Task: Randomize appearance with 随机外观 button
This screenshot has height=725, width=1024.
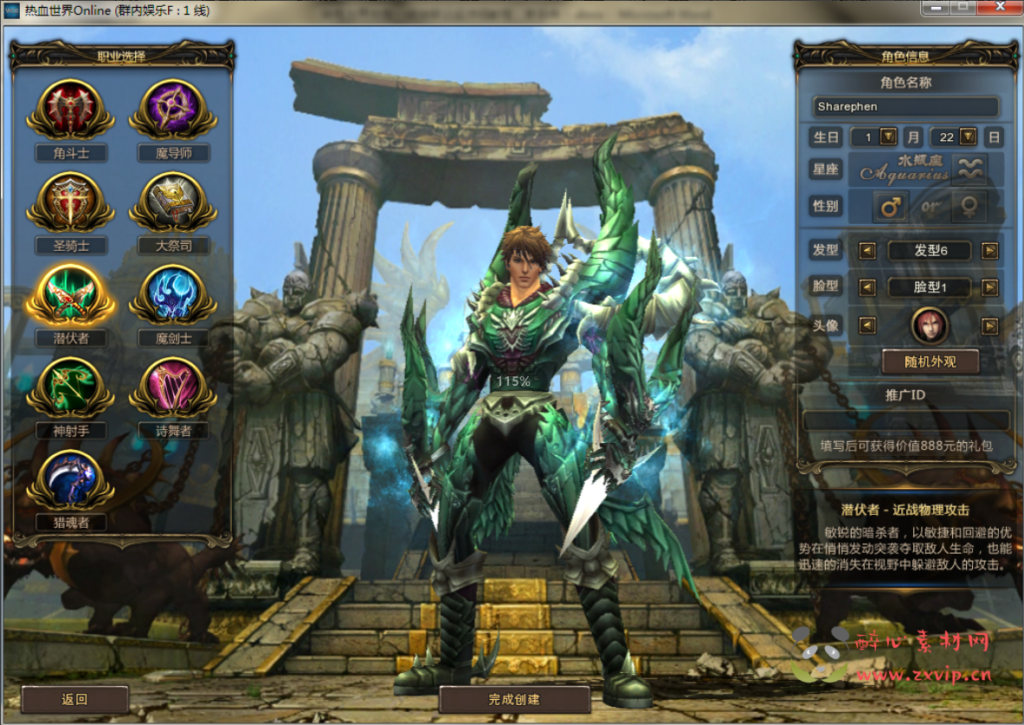Action: (929, 362)
